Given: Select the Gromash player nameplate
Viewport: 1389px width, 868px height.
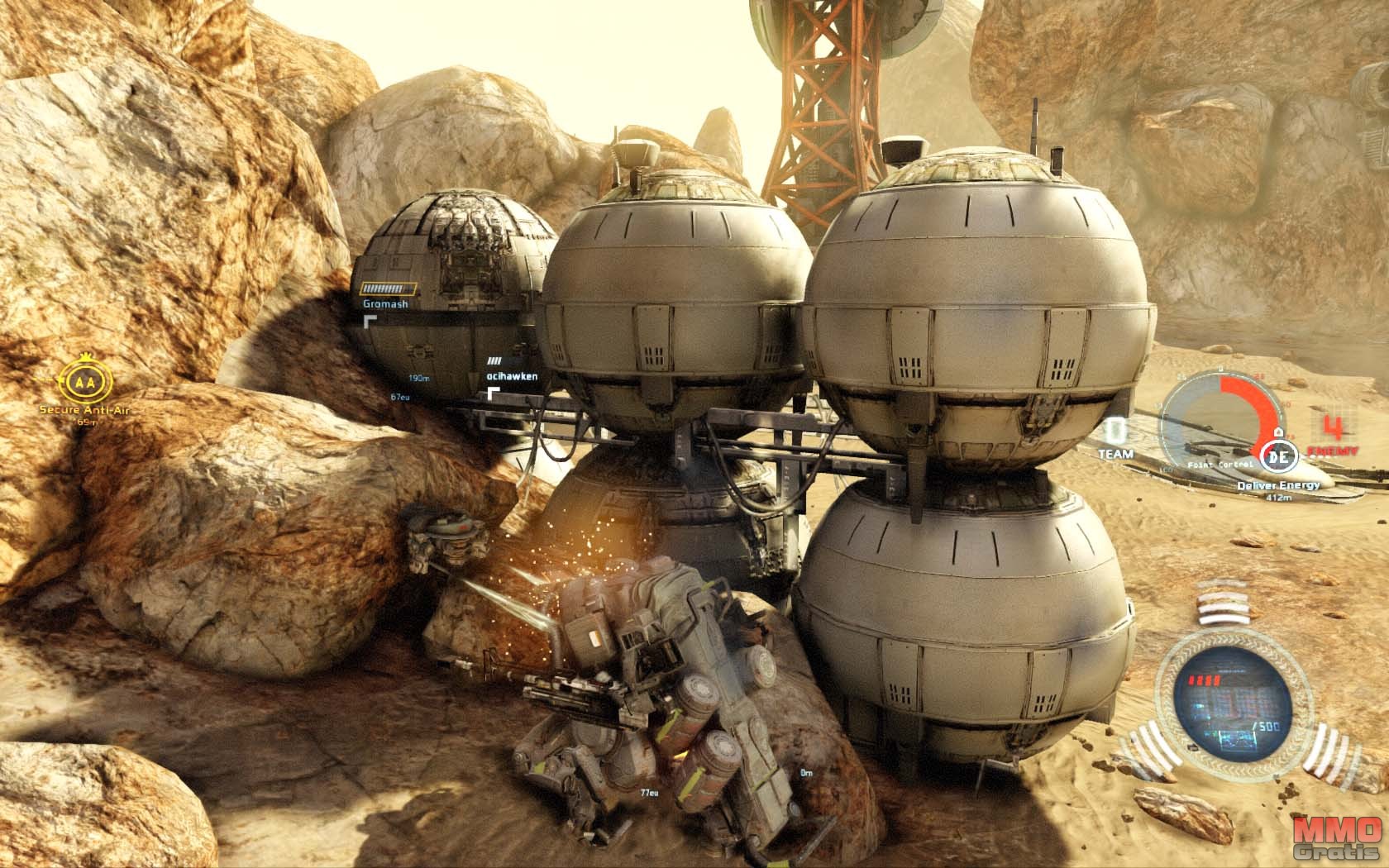Looking at the screenshot, I should [x=385, y=303].
